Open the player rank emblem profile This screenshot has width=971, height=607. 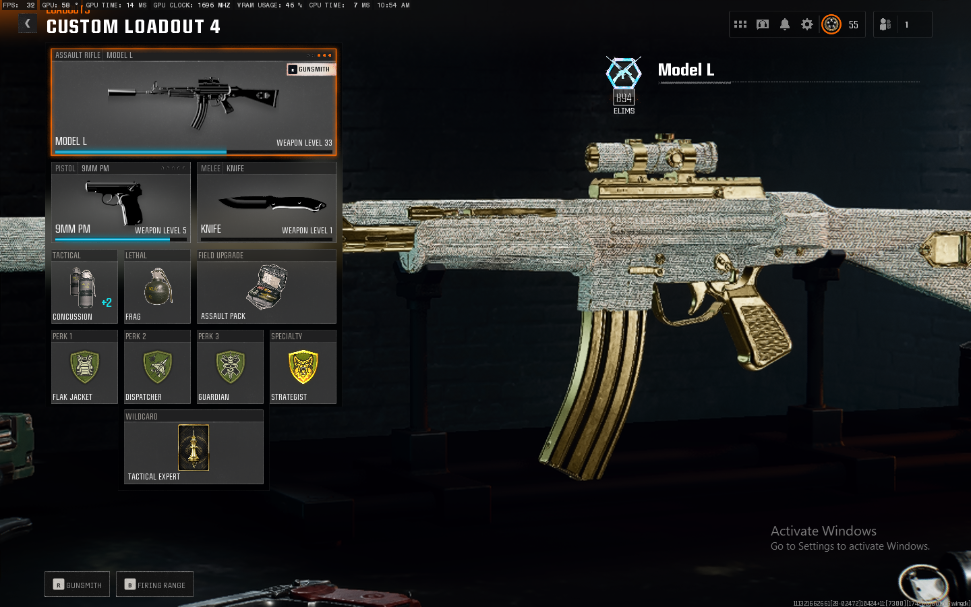click(x=831, y=24)
